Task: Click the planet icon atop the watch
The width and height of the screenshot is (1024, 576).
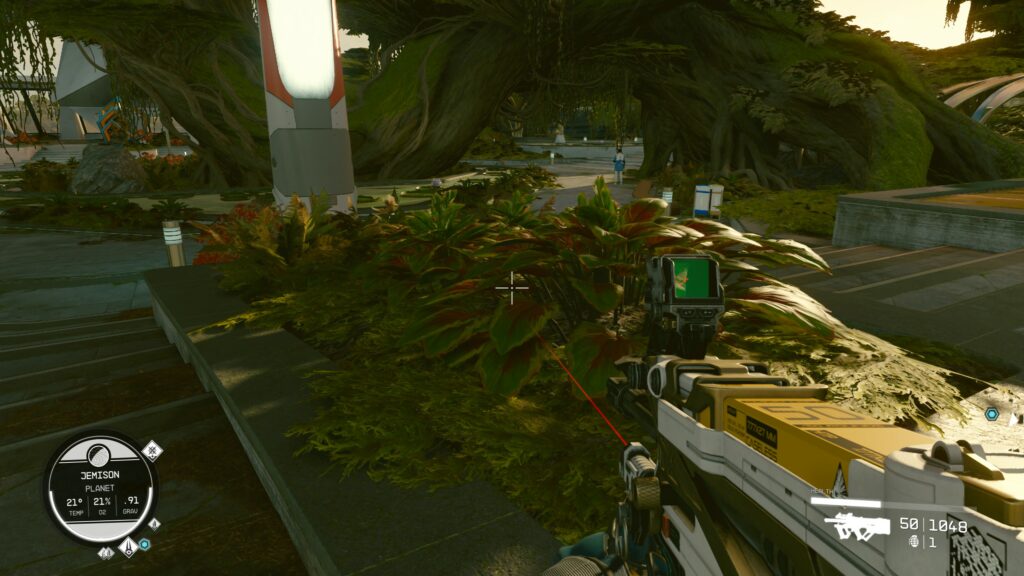Action: (100, 455)
